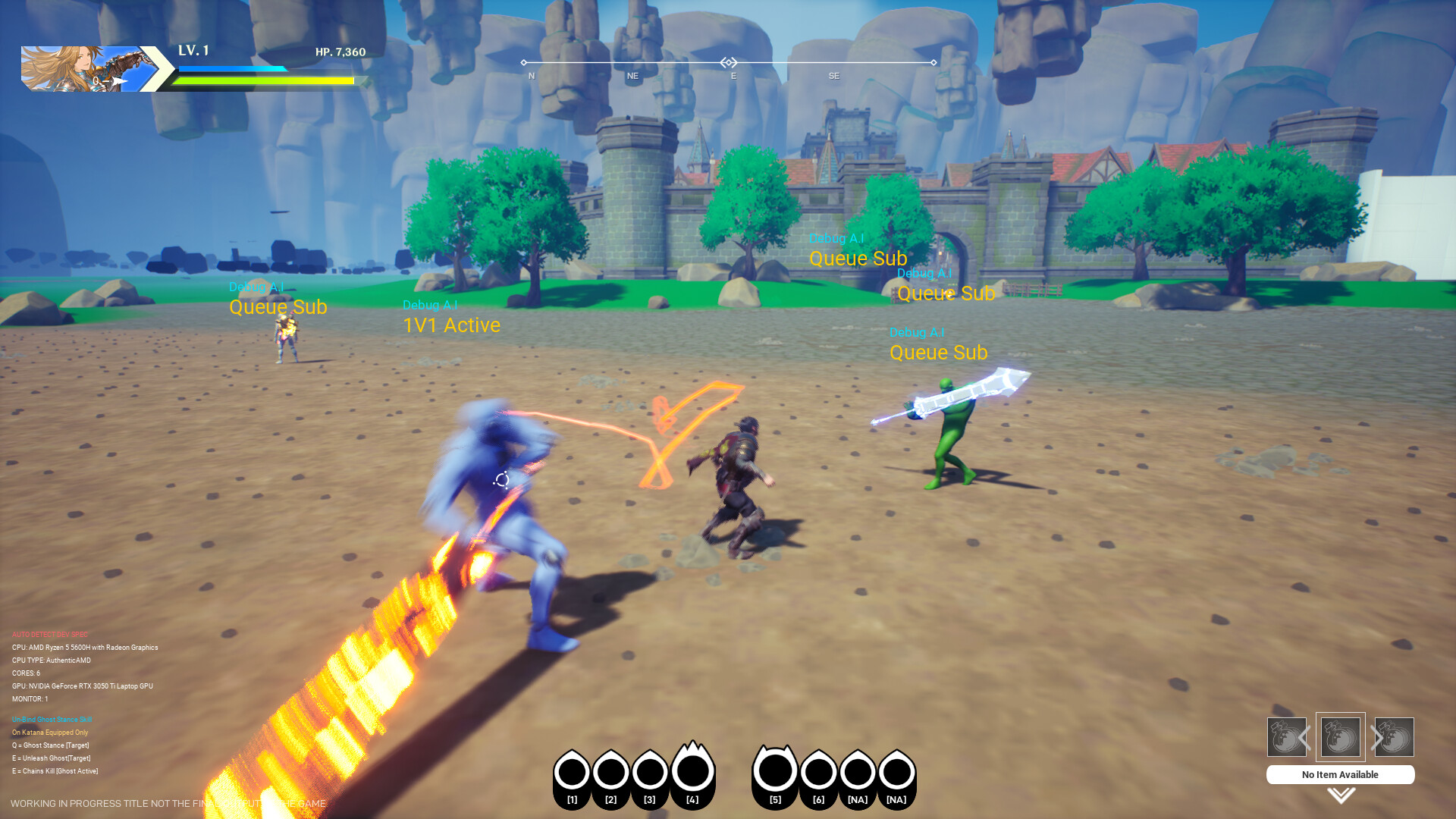Select skill slot [6] in the hotbar
1456x819 pixels.
coord(818,771)
